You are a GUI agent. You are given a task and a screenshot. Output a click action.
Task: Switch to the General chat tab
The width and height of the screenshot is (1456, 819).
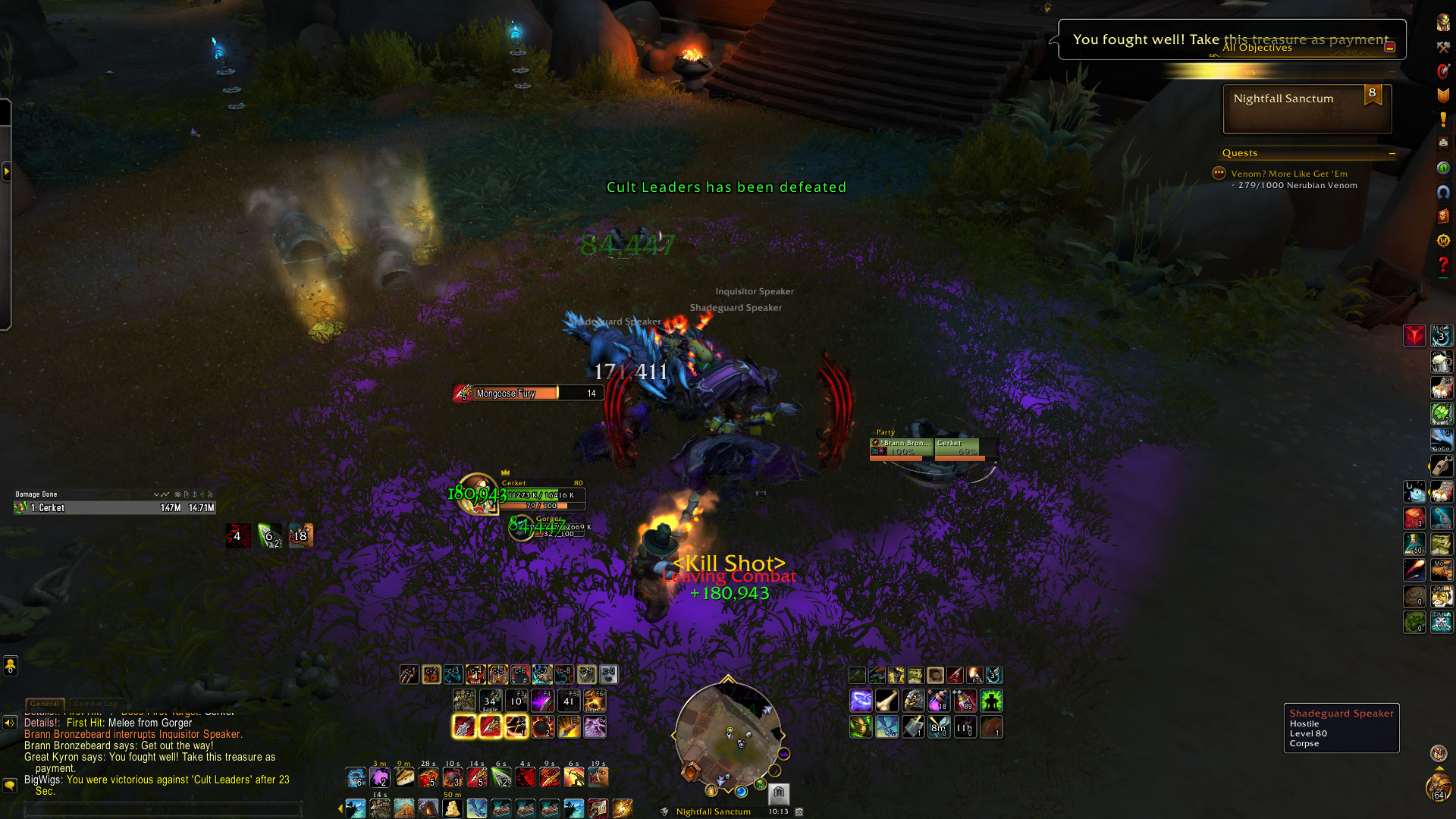tap(45, 704)
